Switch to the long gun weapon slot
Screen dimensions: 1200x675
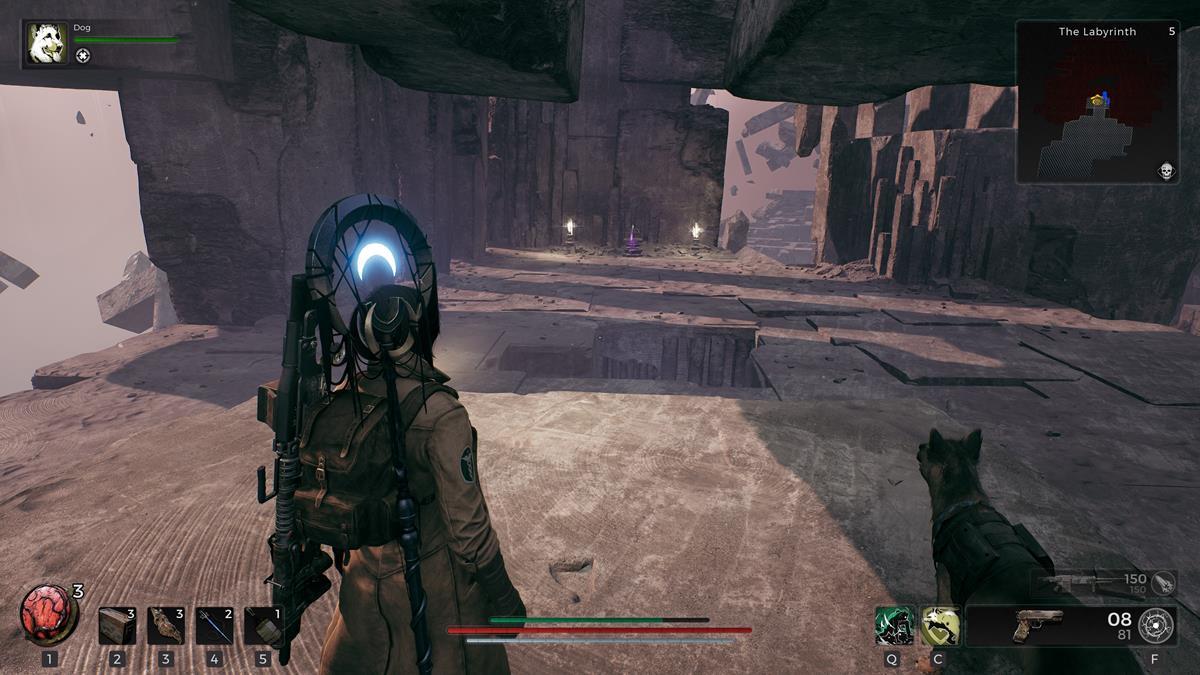1085,581
